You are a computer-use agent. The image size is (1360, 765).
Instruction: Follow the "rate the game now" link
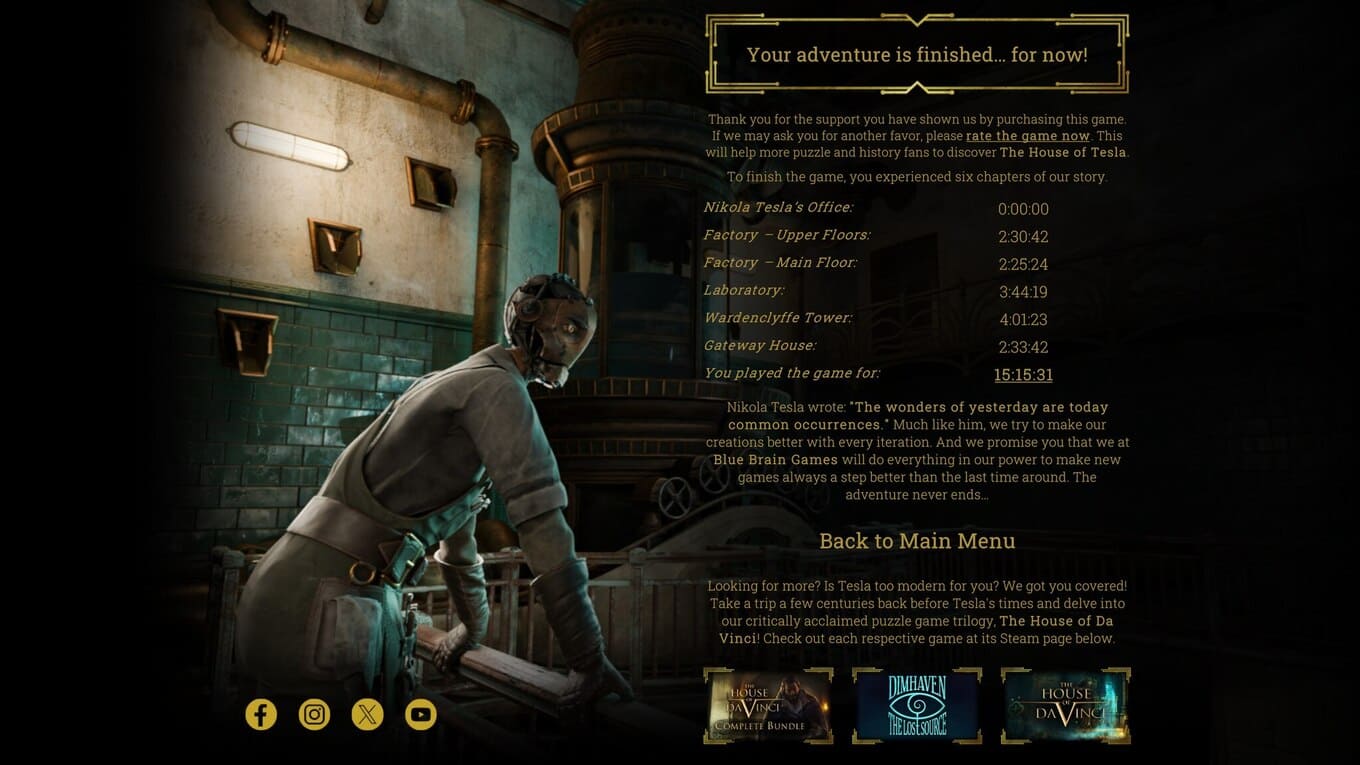point(1027,136)
